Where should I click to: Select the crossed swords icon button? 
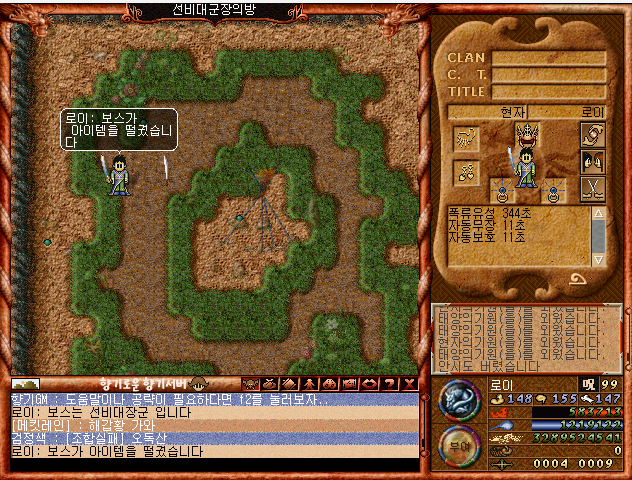coord(592,188)
